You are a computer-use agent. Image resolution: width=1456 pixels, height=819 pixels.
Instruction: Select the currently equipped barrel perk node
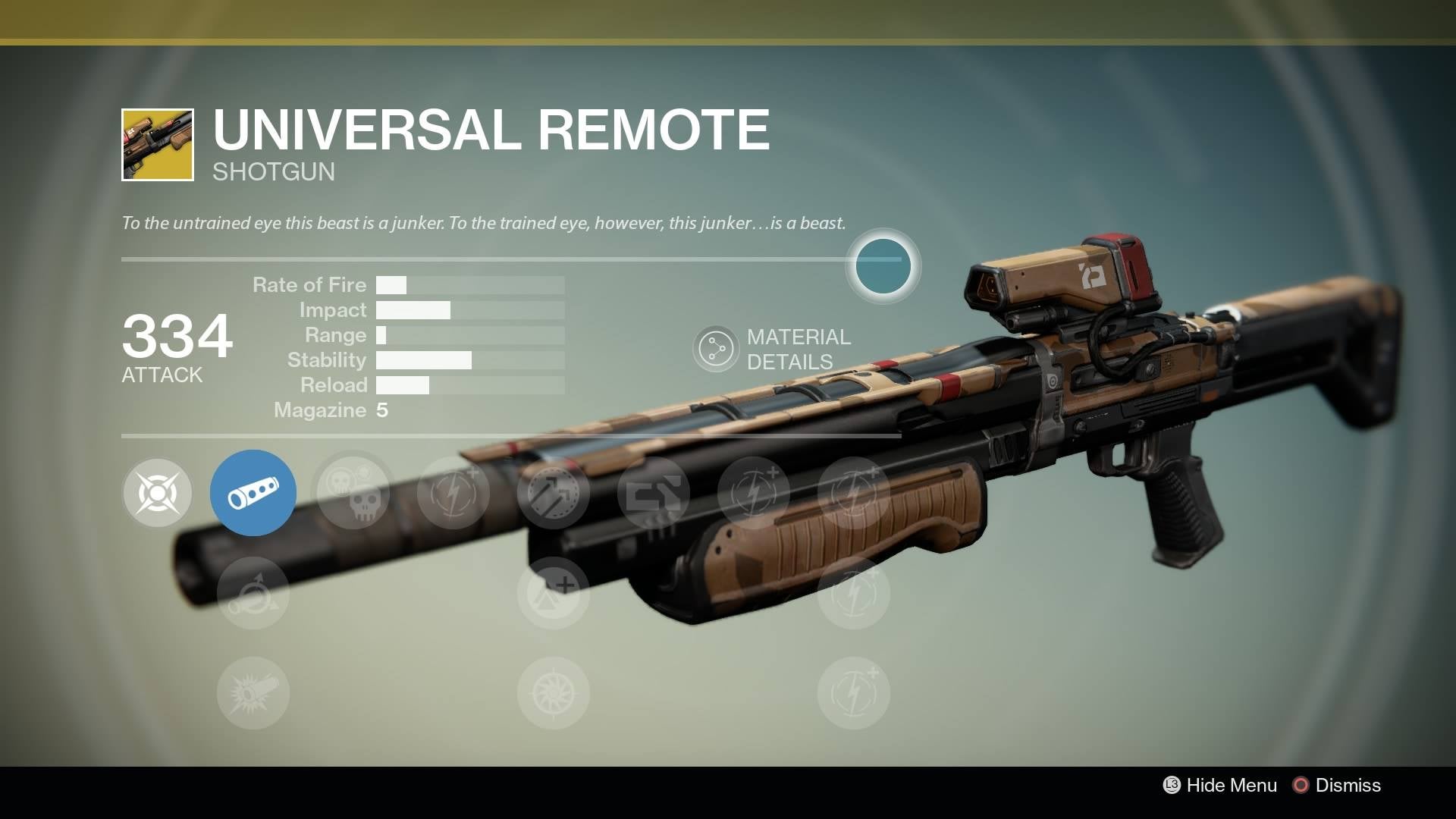[x=253, y=492]
